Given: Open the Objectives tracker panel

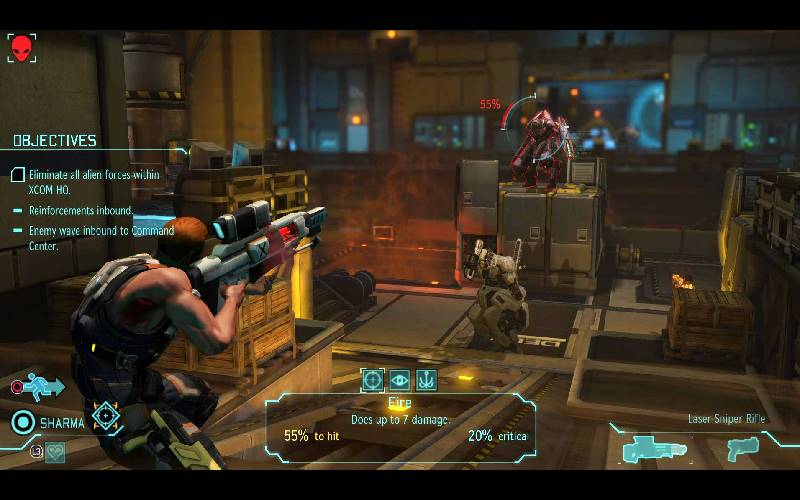Looking at the screenshot, I should coord(55,141).
